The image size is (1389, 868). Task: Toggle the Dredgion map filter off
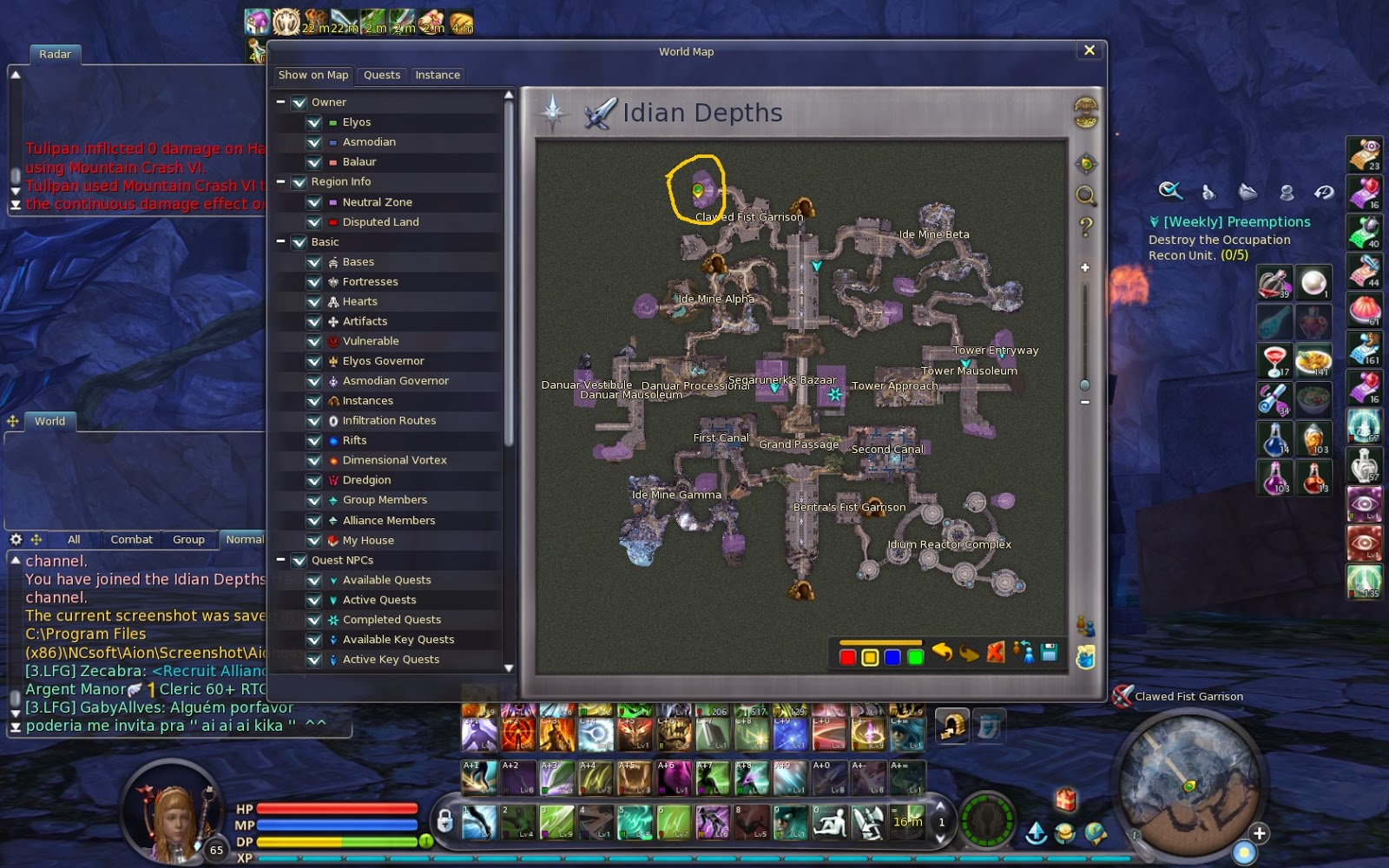314,480
